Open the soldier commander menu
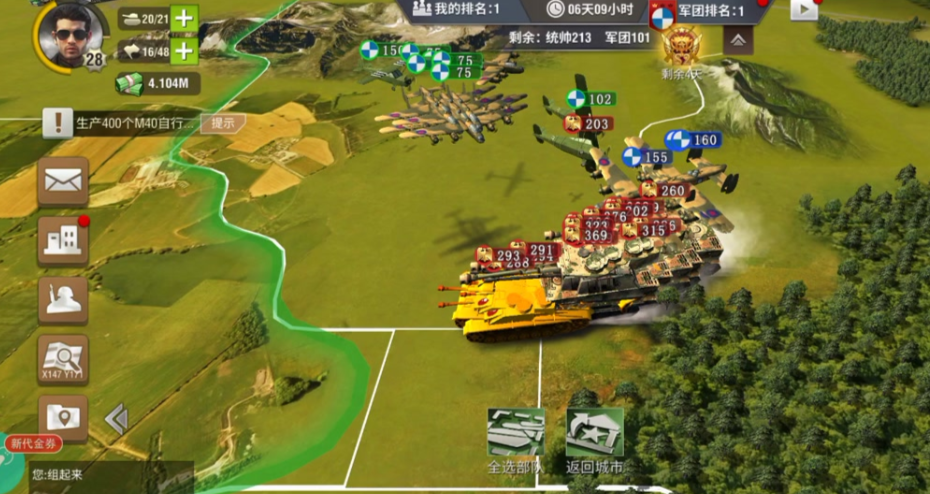Screen dimensions: 930x494 (63, 300)
